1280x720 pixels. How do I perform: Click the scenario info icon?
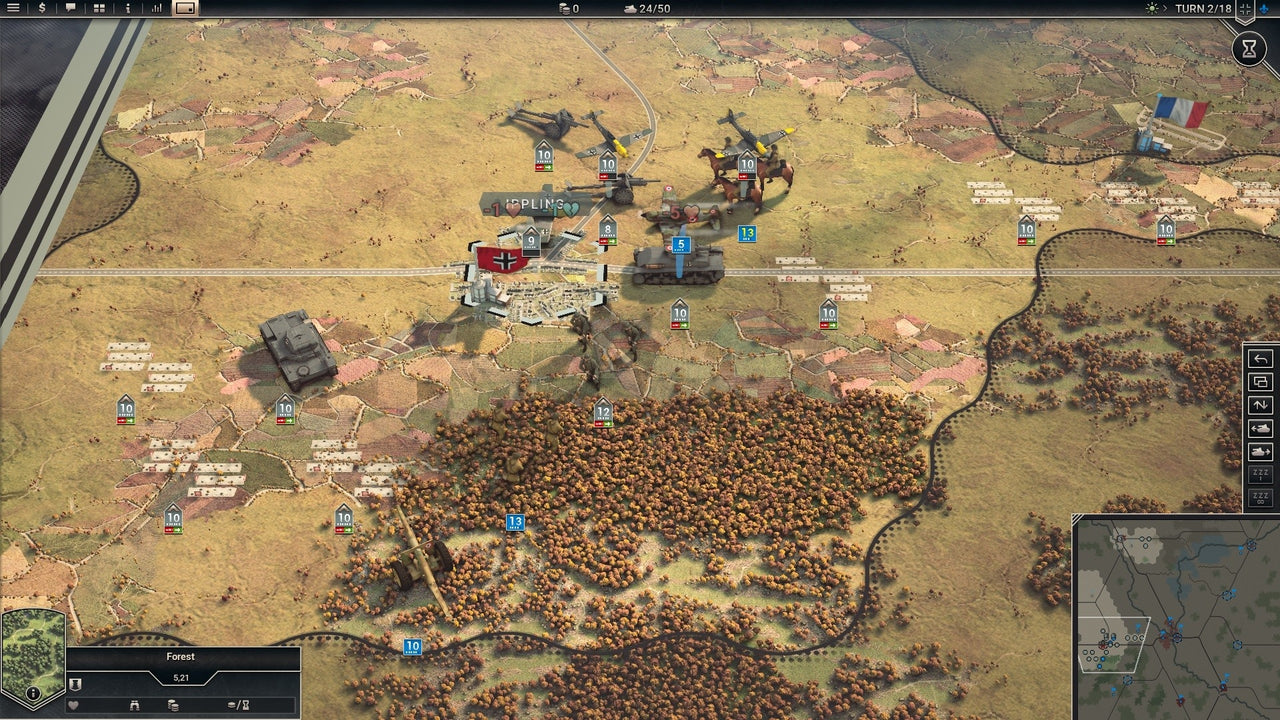[127, 9]
